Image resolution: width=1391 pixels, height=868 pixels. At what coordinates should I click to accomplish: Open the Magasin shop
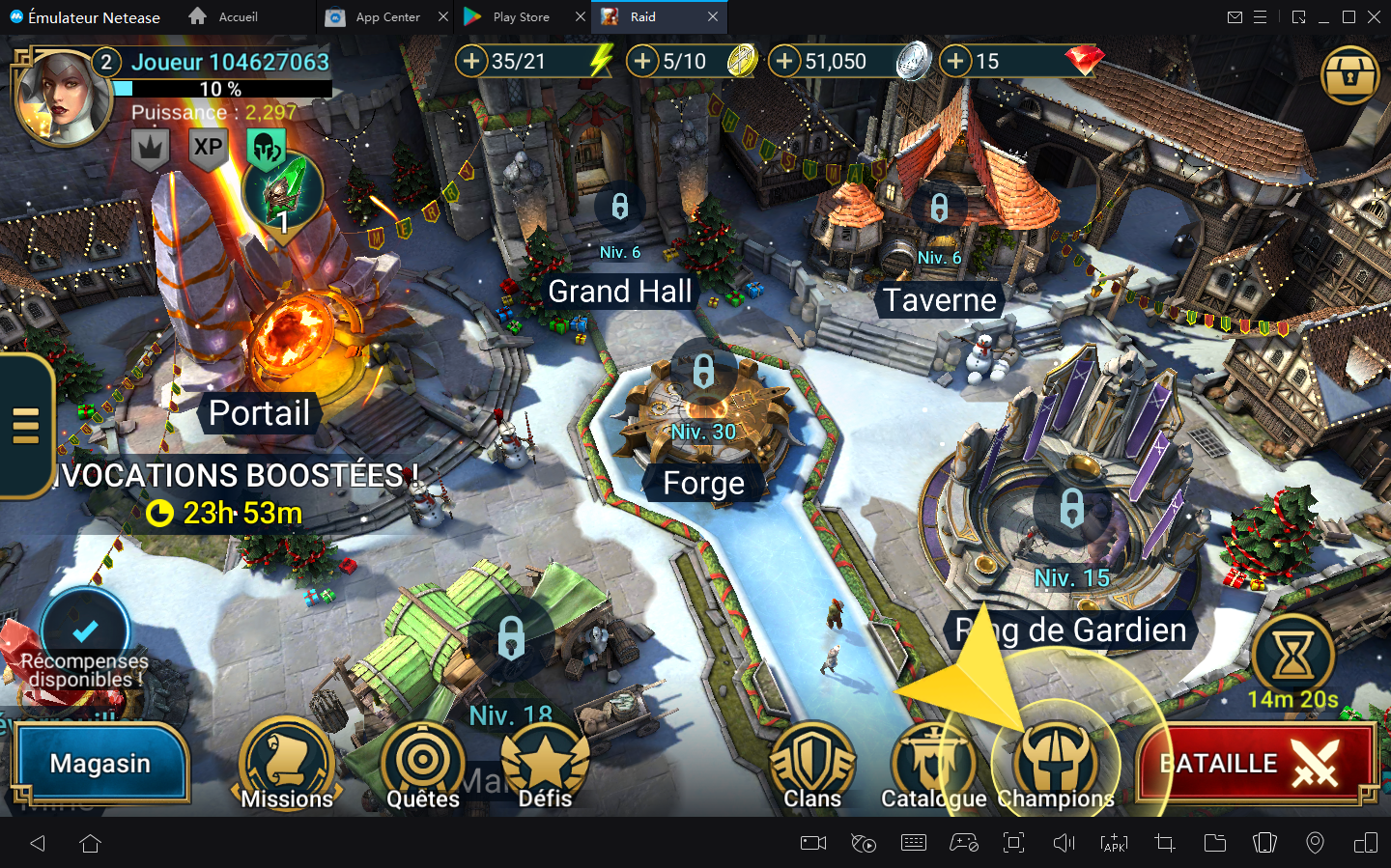100,763
